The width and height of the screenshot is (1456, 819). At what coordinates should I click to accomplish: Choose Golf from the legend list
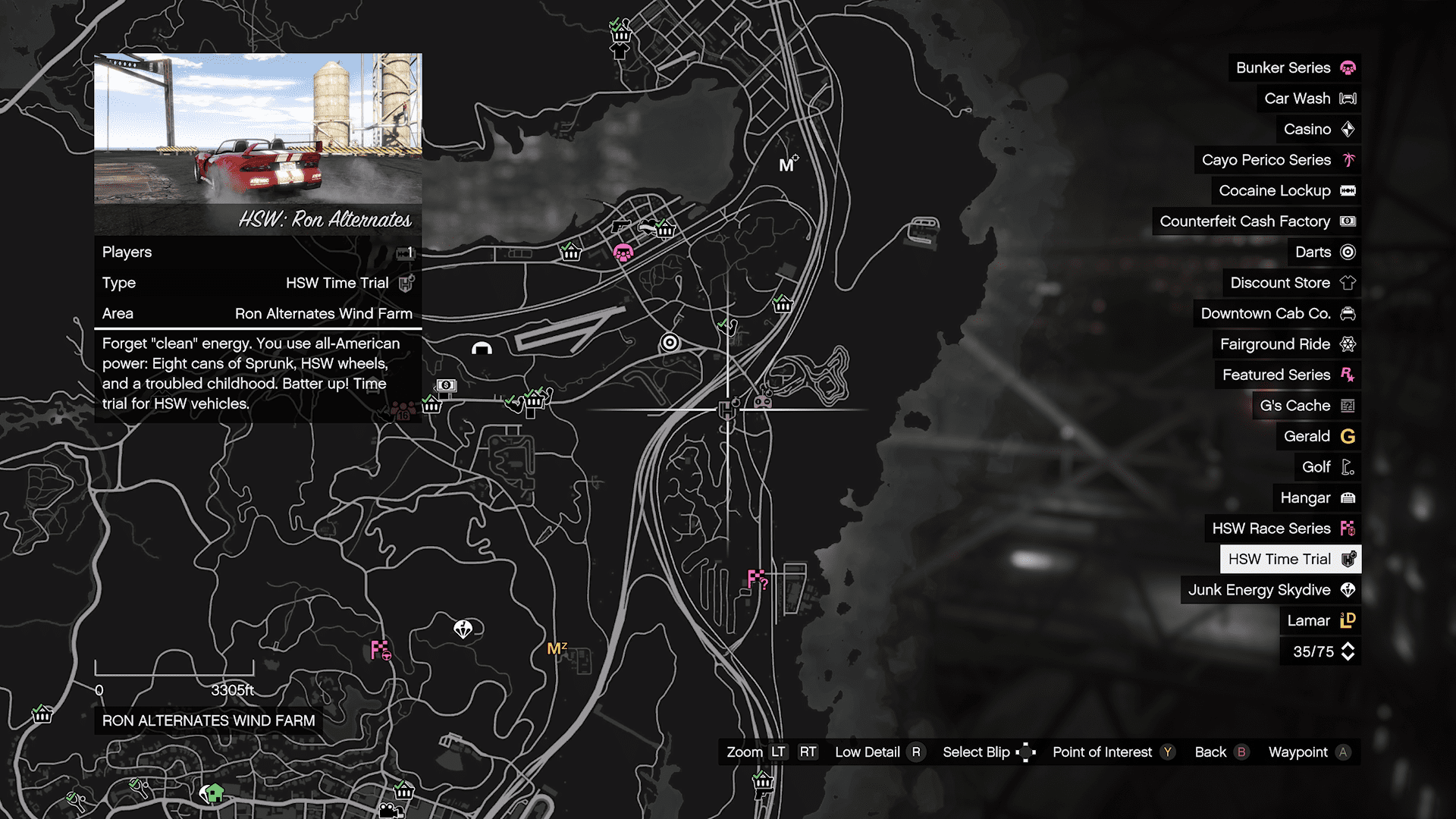tap(1327, 467)
